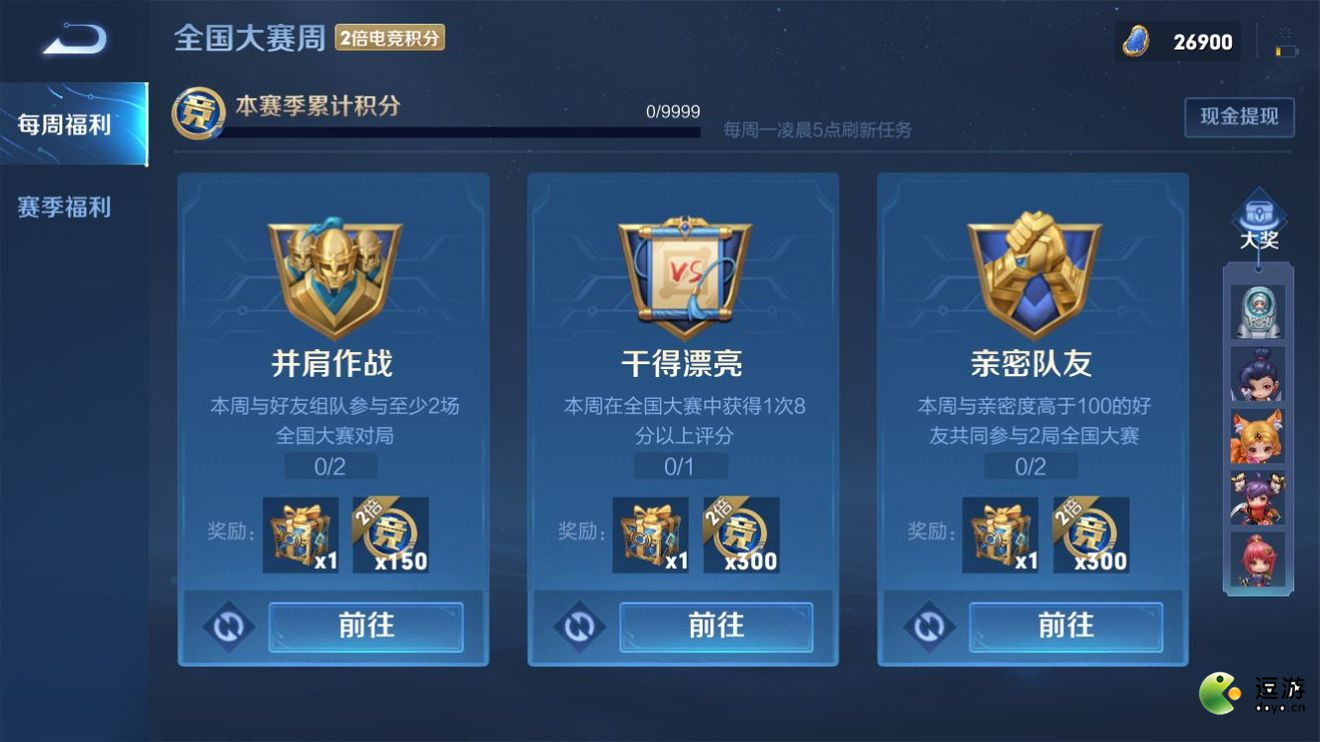The width and height of the screenshot is (1320, 742).
Task: Select the astronaut avatar in the right sidebar
Action: [1258, 310]
